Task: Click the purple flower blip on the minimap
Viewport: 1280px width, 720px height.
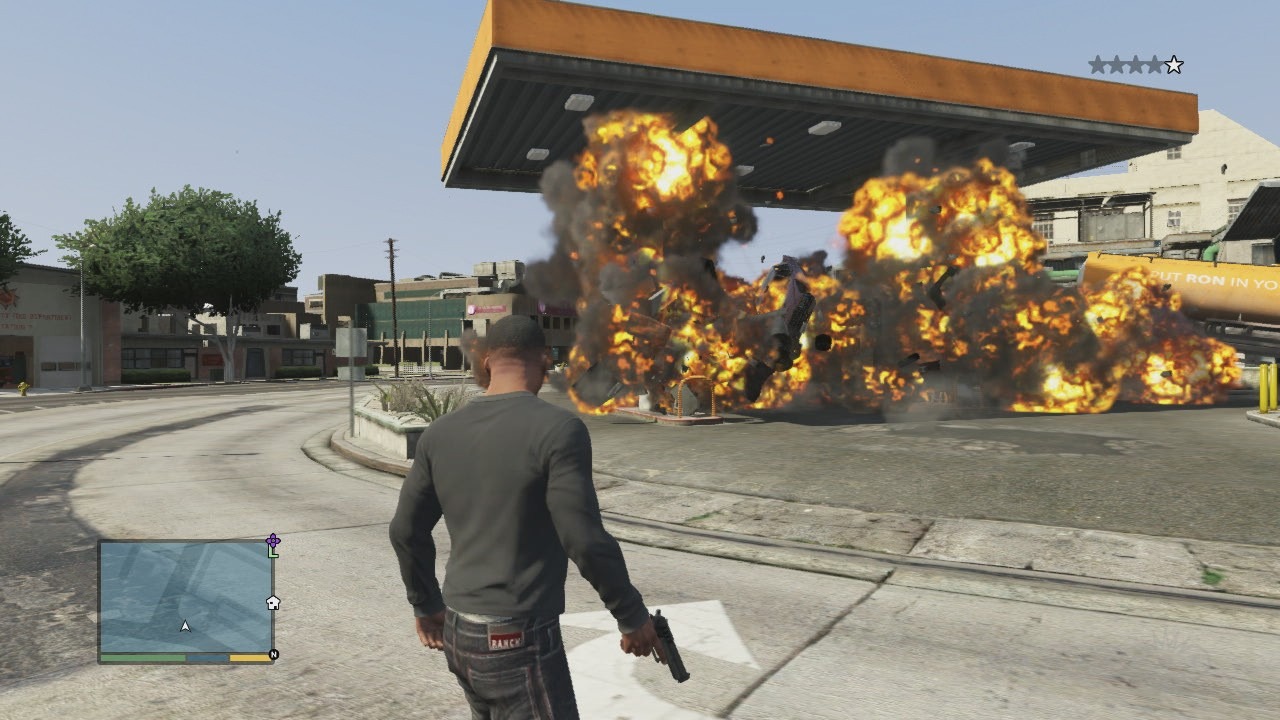Action: [x=273, y=540]
